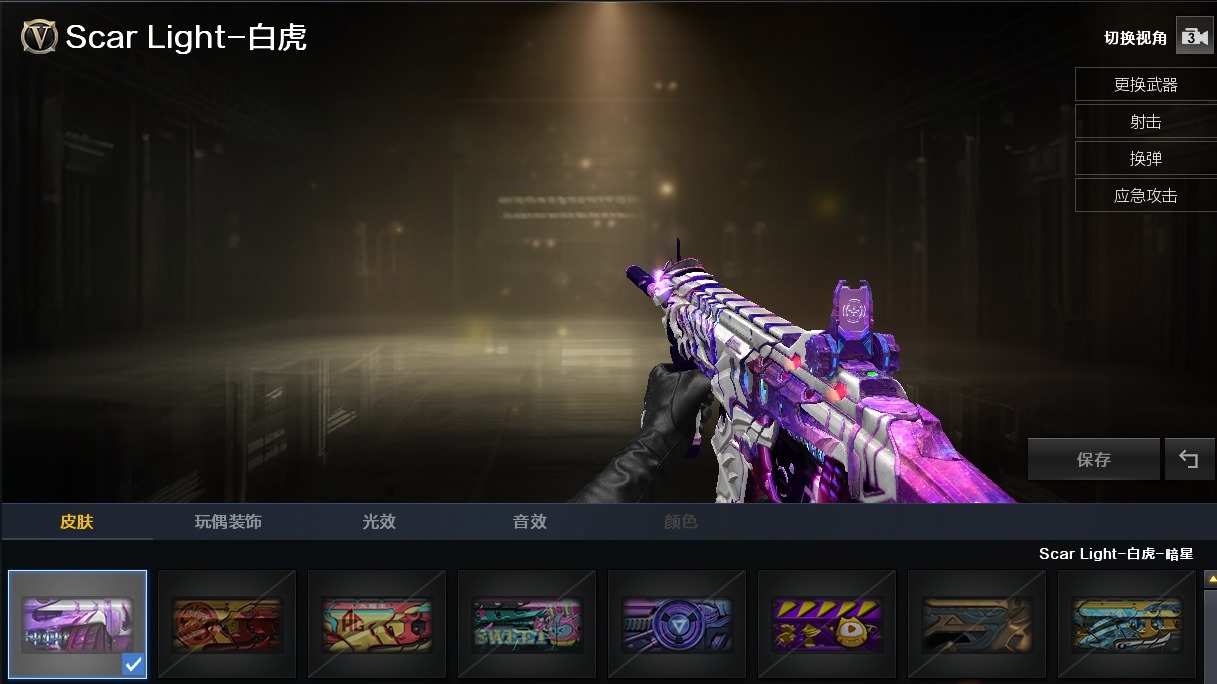Save the current skin with 保存
Image resolution: width=1217 pixels, height=684 pixels.
pos(1093,460)
